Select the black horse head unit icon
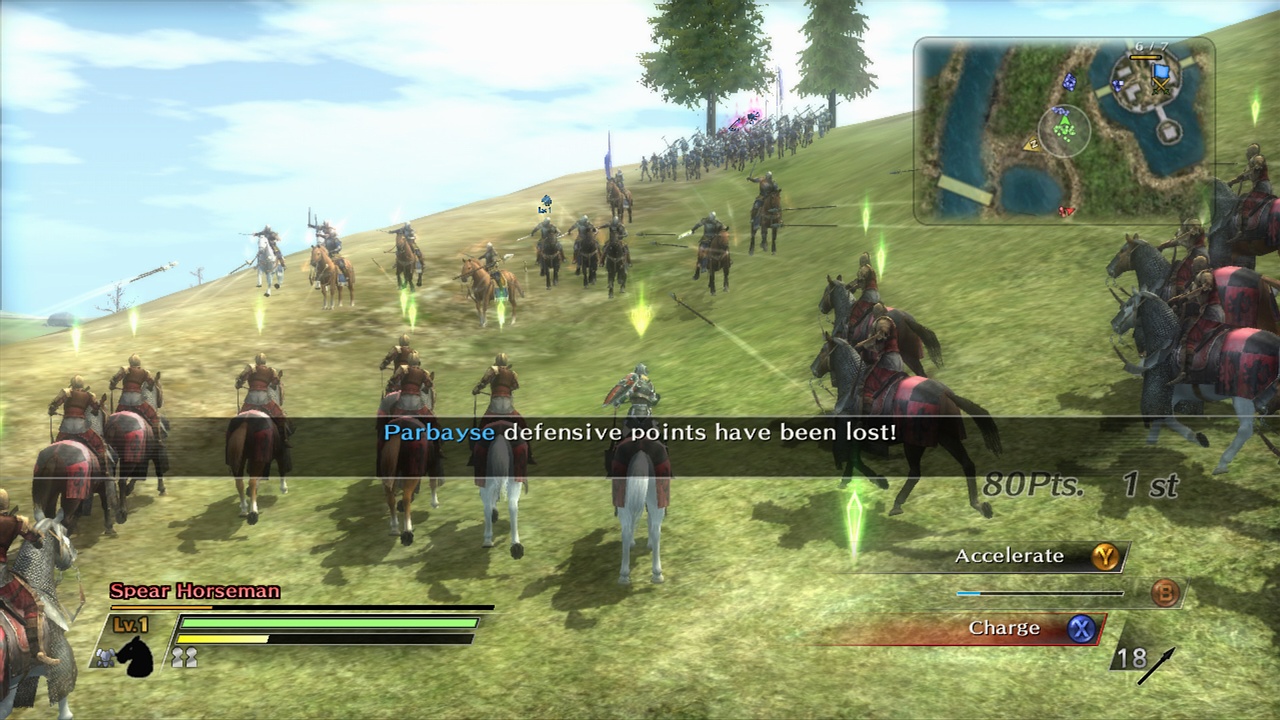Image resolution: width=1280 pixels, height=720 pixels. (x=137, y=660)
